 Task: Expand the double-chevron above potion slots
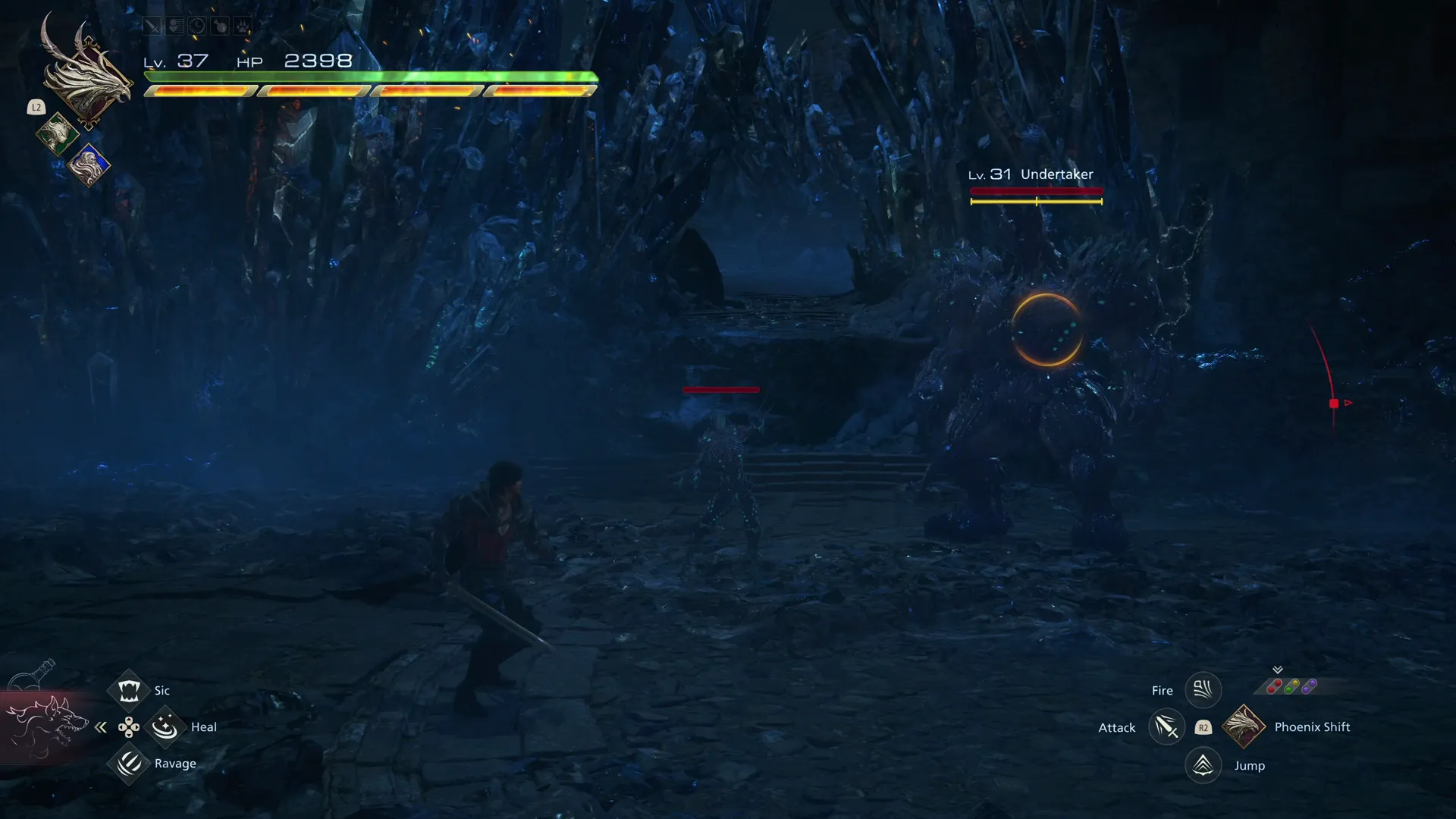[x=1278, y=669]
